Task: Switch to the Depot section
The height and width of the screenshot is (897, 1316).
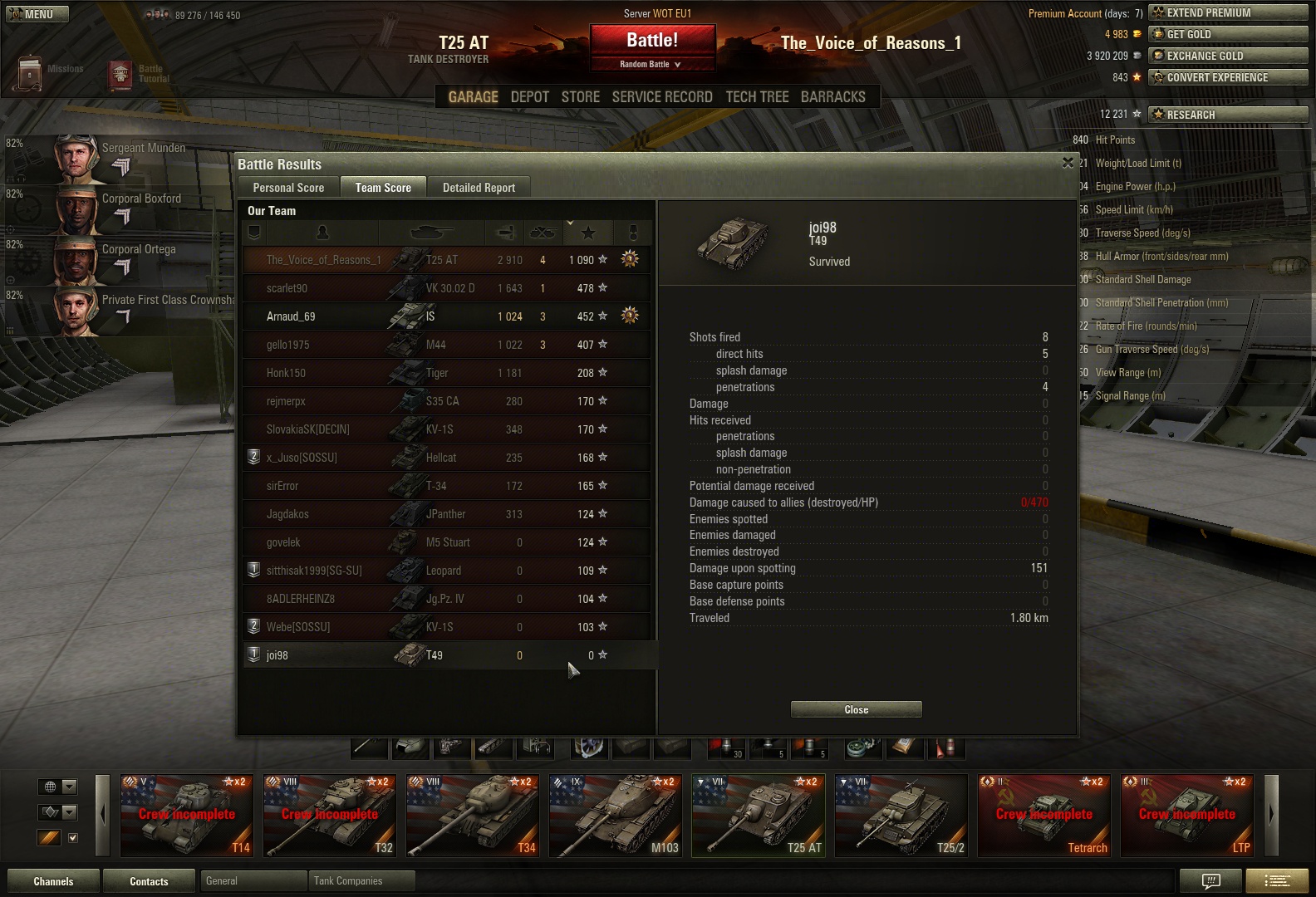Action: coord(529,97)
